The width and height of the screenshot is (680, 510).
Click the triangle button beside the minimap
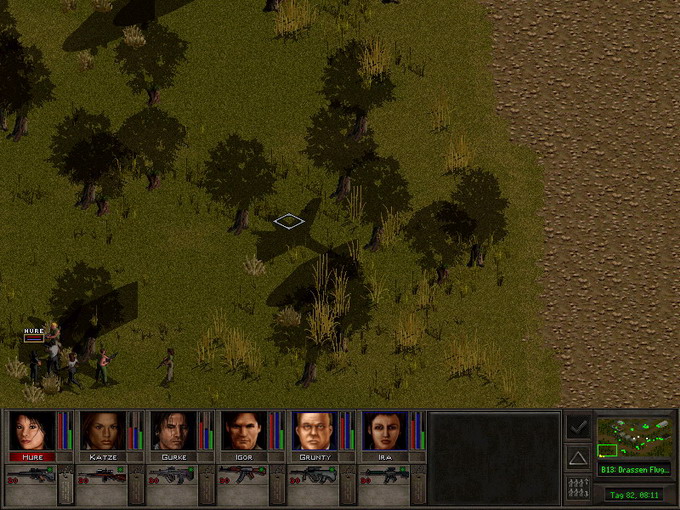[x=578, y=458]
